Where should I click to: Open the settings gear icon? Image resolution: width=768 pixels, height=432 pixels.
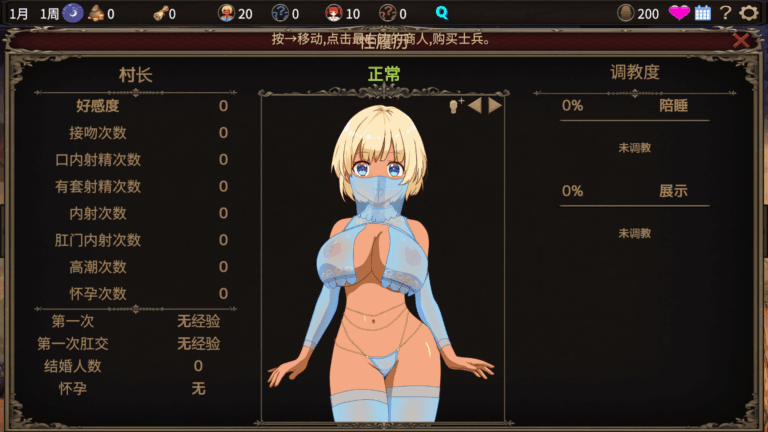tap(749, 13)
